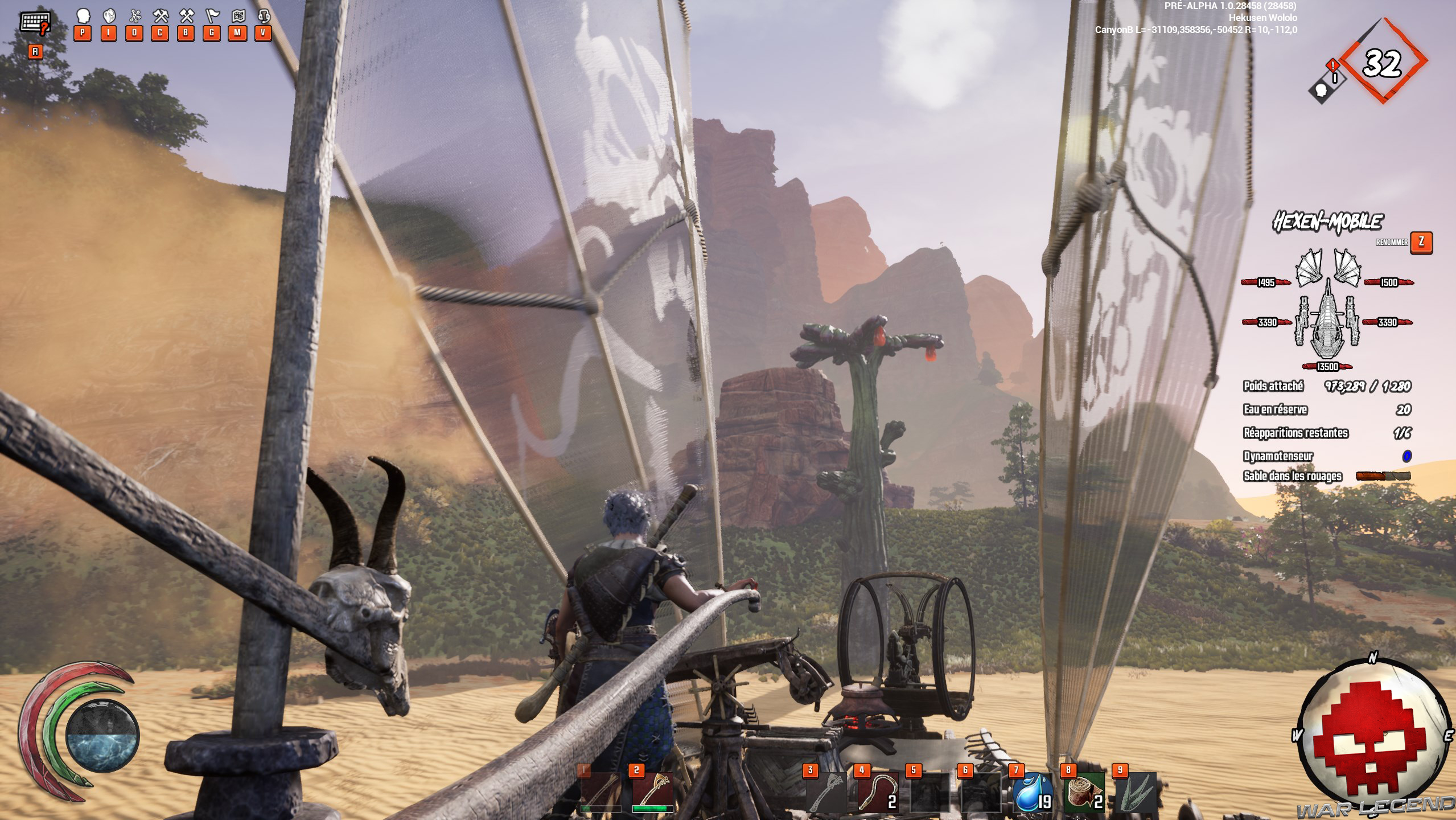Image resolution: width=1456 pixels, height=820 pixels.
Task: Click the Hexen-Mobile walker schematic
Action: coord(1327,310)
